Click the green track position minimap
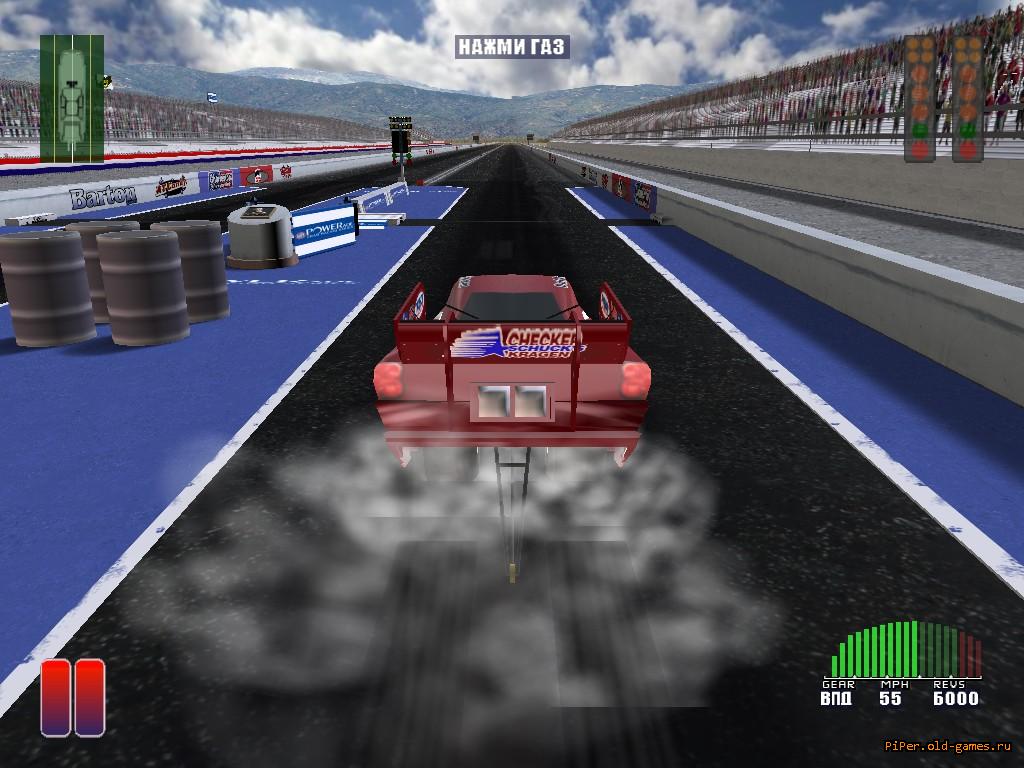 tap(72, 98)
